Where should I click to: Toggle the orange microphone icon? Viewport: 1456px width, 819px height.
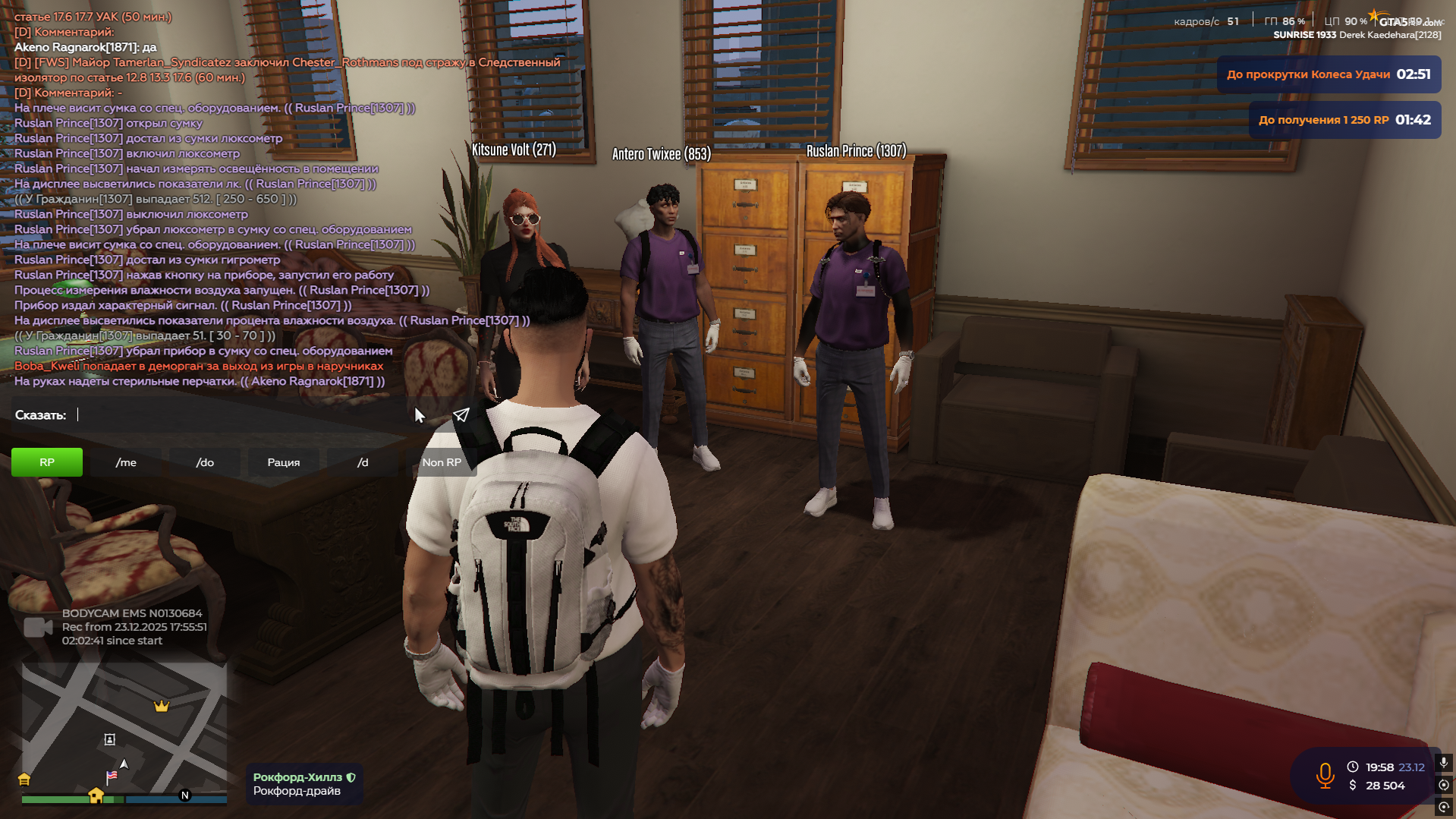pyautogui.click(x=1325, y=776)
